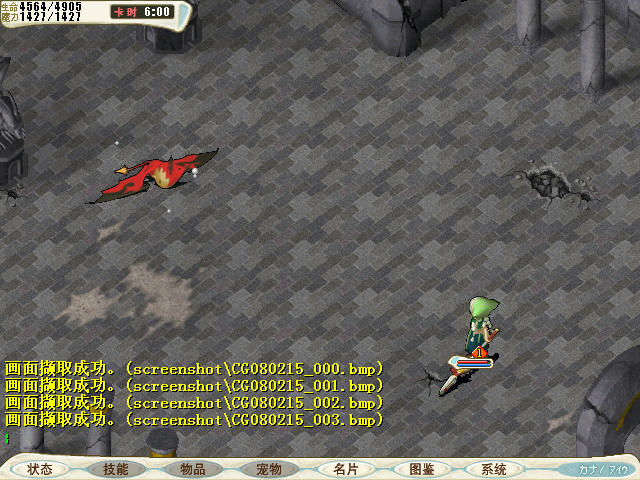Open the 系统 (System) menu
Viewport: 640px width, 480px height.
click(493, 469)
